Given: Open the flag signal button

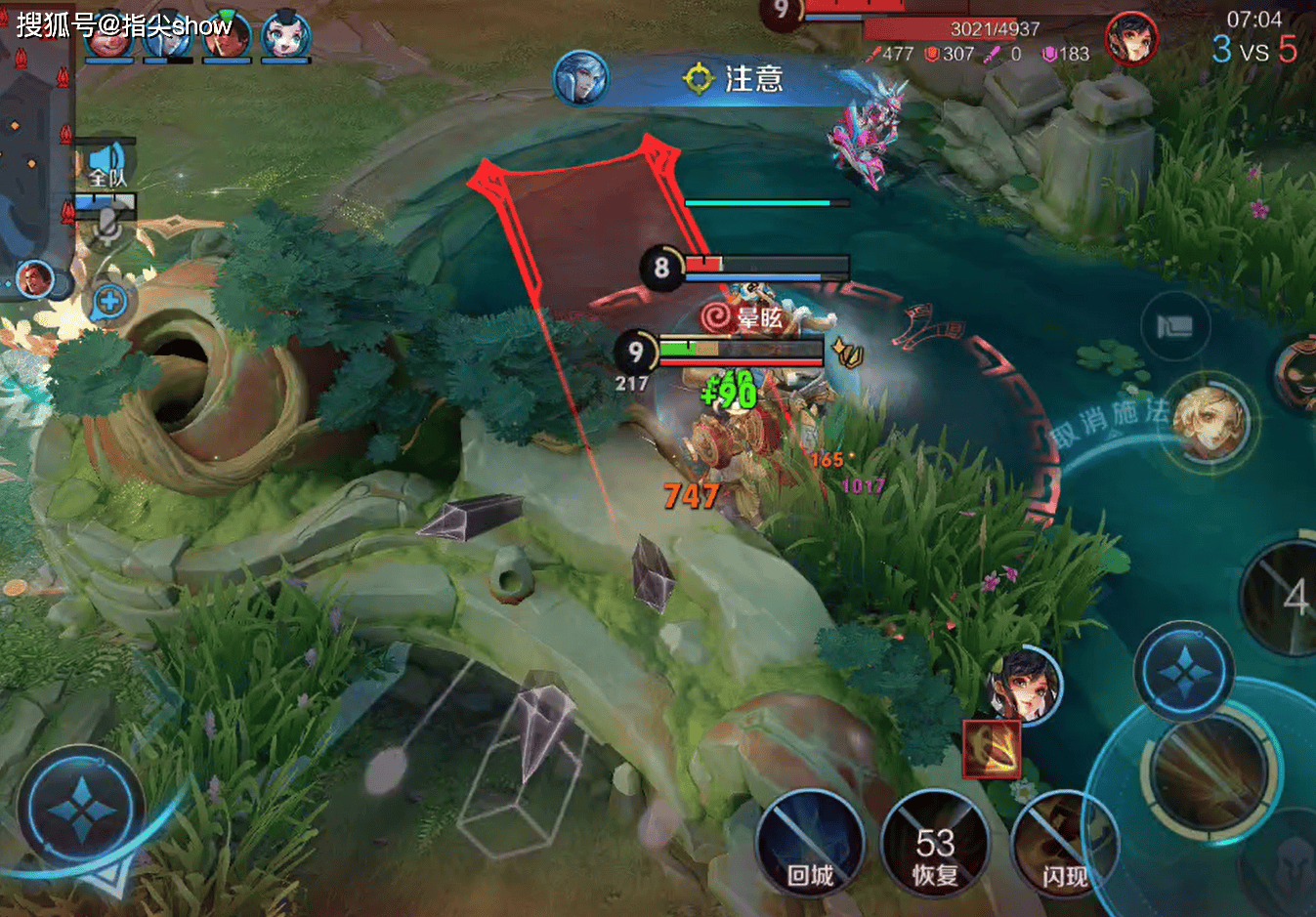Looking at the screenshot, I should pyautogui.click(x=1174, y=327).
